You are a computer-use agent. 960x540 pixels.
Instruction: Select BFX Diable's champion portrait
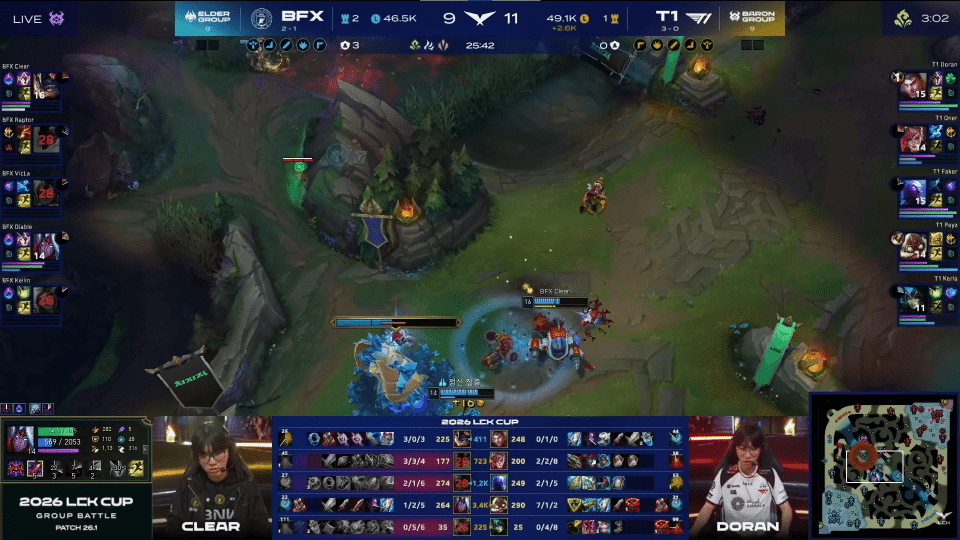point(45,249)
